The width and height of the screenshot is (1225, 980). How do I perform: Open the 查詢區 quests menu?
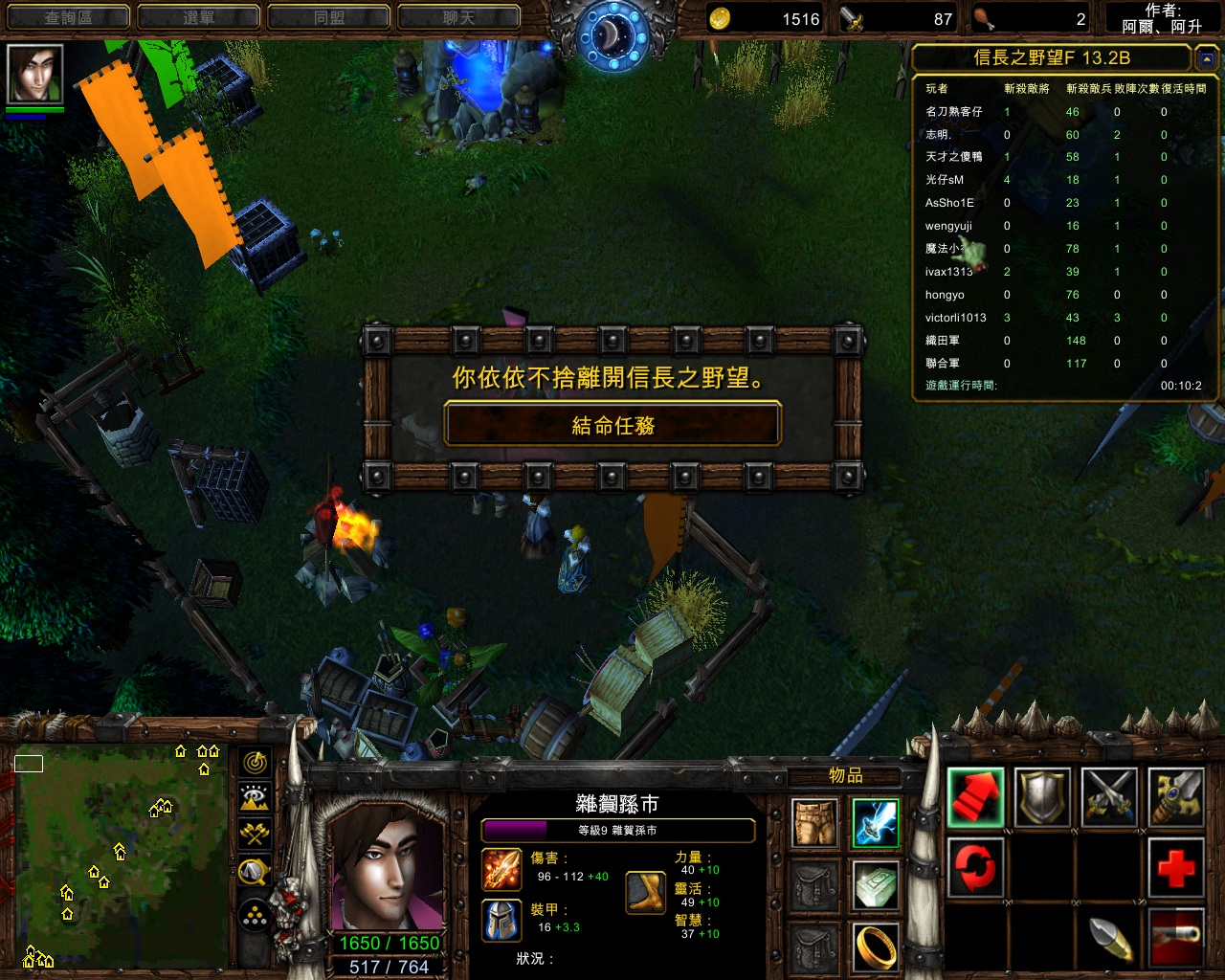pyautogui.click(x=68, y=17)
